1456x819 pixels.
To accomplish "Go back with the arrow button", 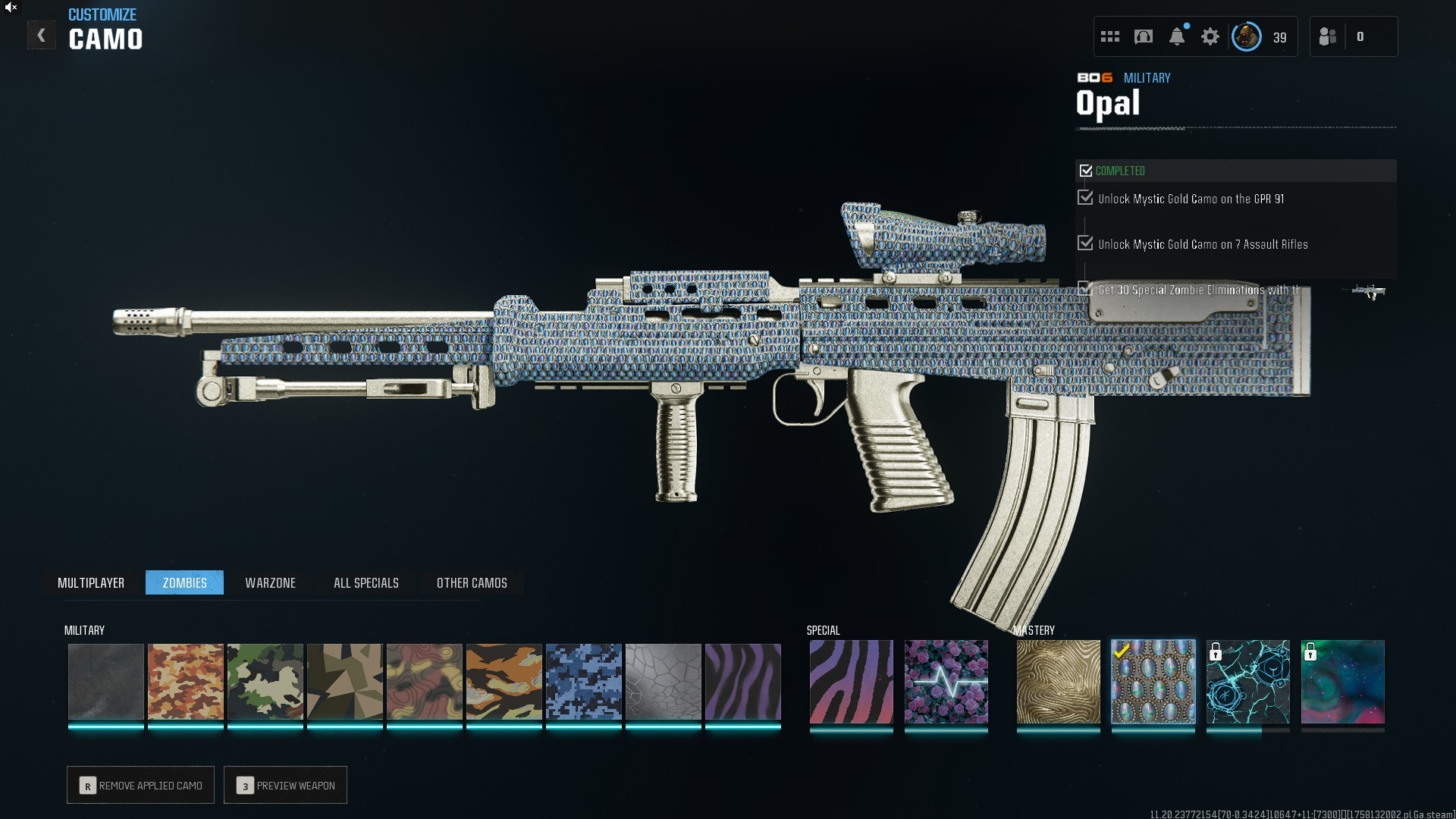I will click(x=41, y=36).
